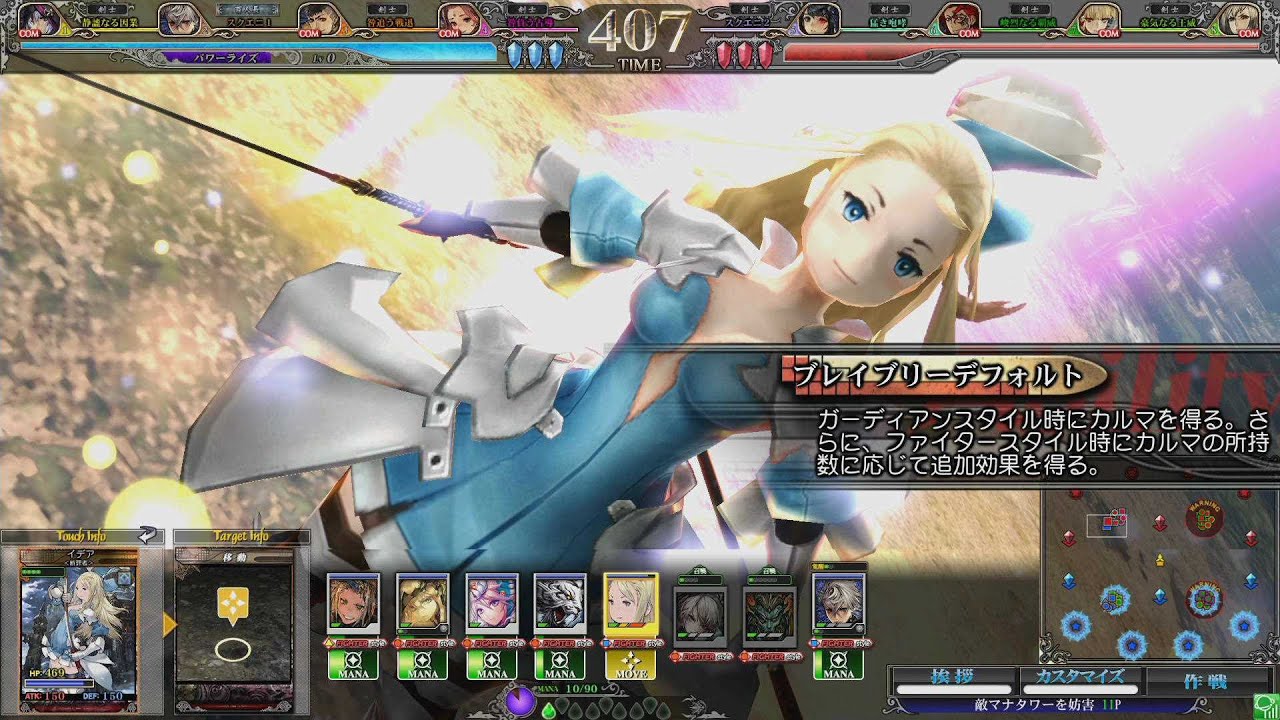
Task: Click the purple mana orb gauge
Action: [x=518, y=701]
